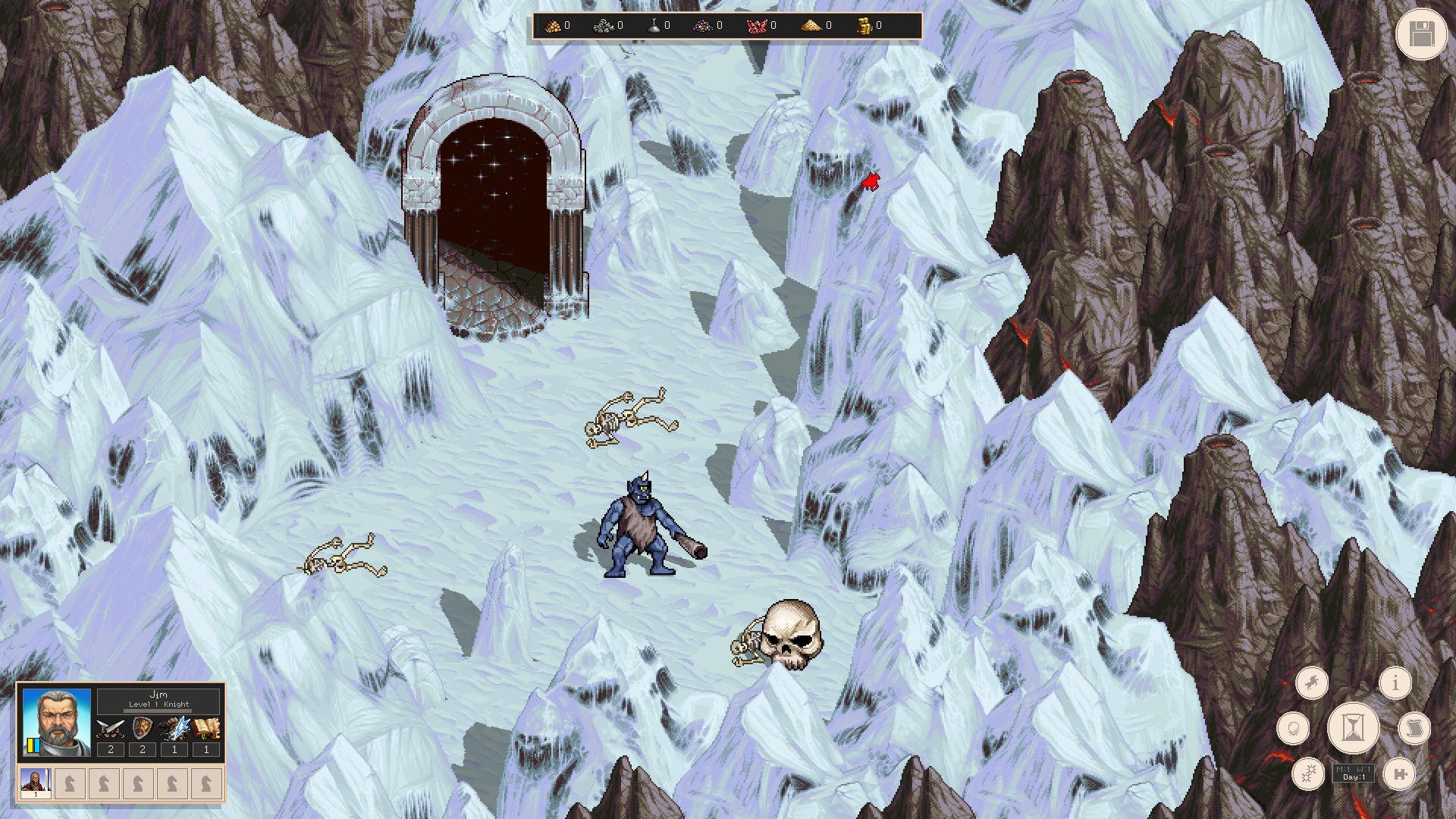Click the puzzle map piece icon

coord(1400,774)
